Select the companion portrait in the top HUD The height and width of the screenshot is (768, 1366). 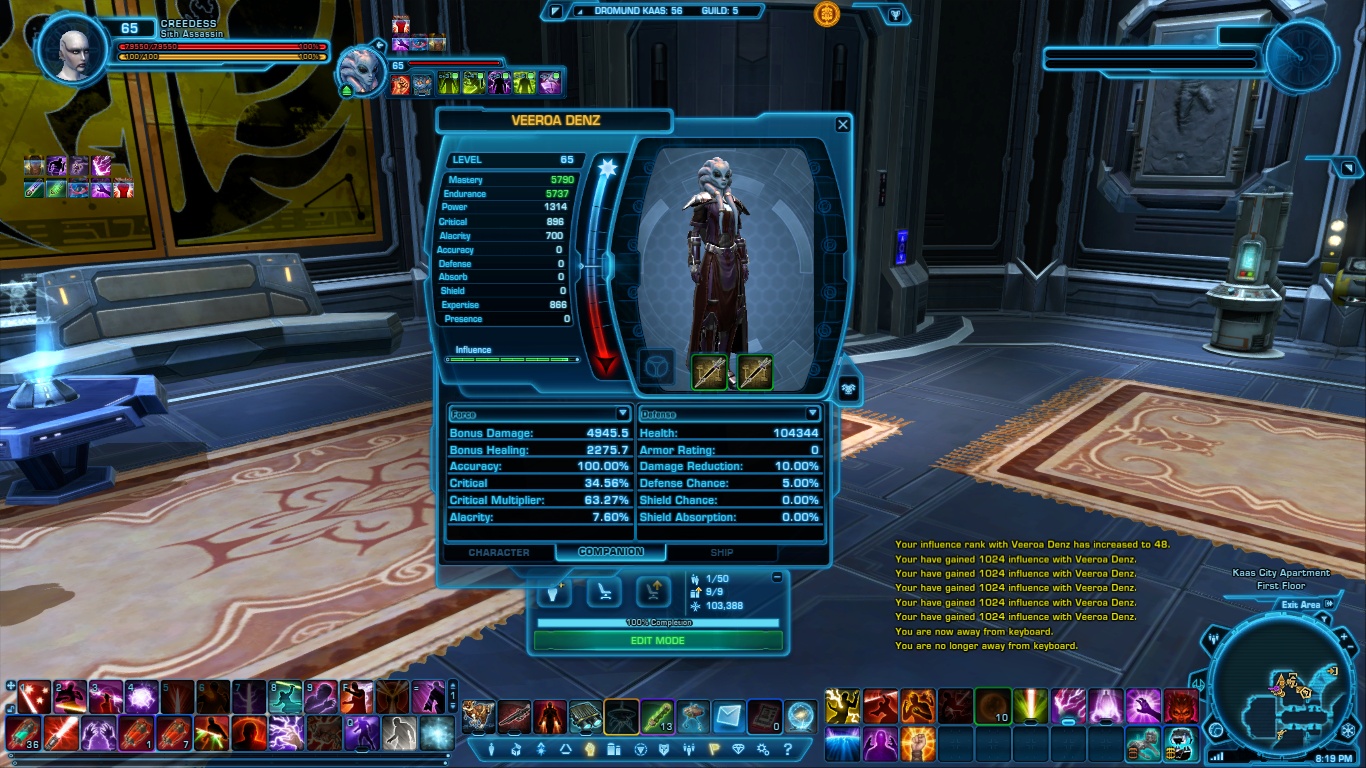pos(361,72)
